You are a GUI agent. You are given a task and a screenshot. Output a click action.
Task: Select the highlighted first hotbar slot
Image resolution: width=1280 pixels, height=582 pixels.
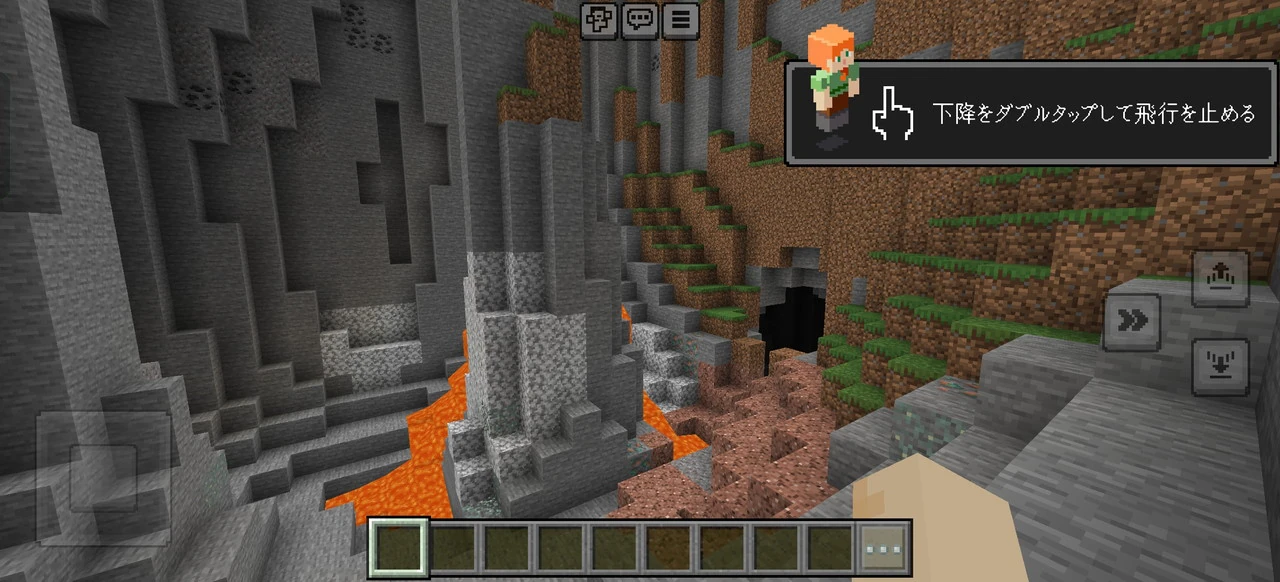399,548
